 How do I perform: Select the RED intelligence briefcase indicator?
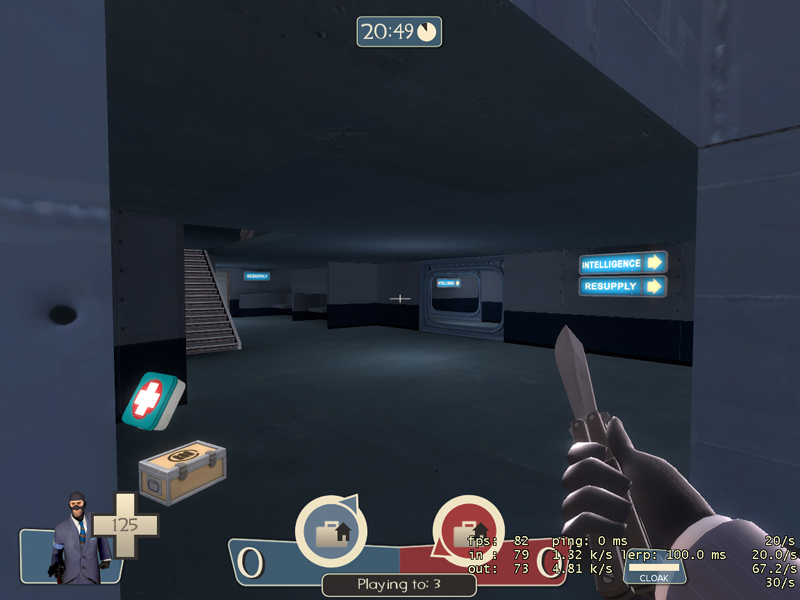[467, 531]
